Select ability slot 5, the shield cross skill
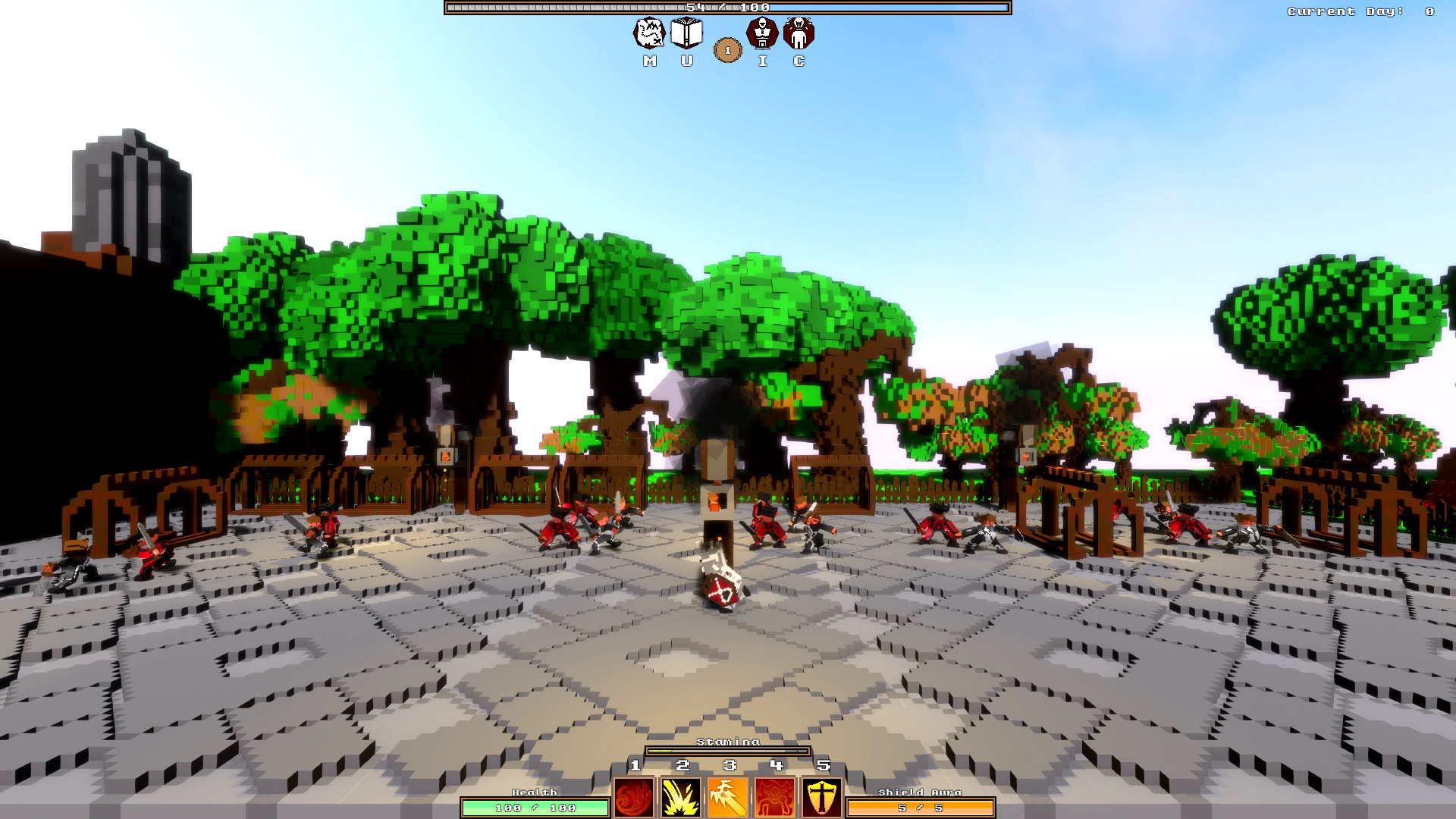 (821, 795)
